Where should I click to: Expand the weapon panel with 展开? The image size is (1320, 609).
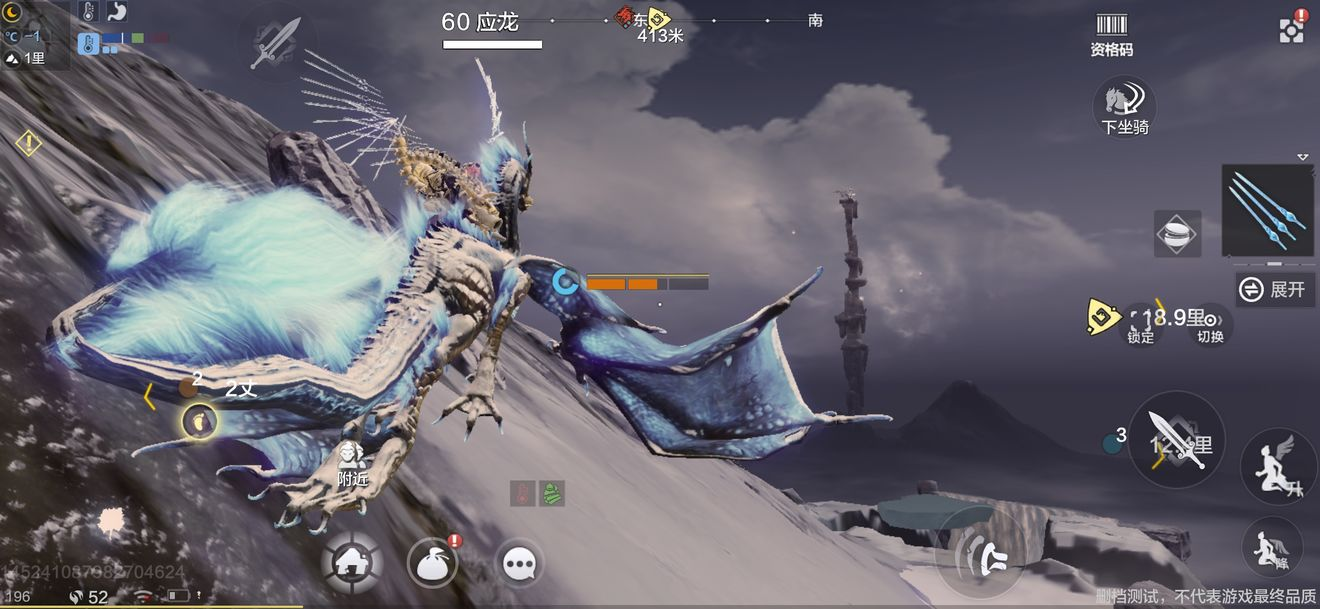1275,289
